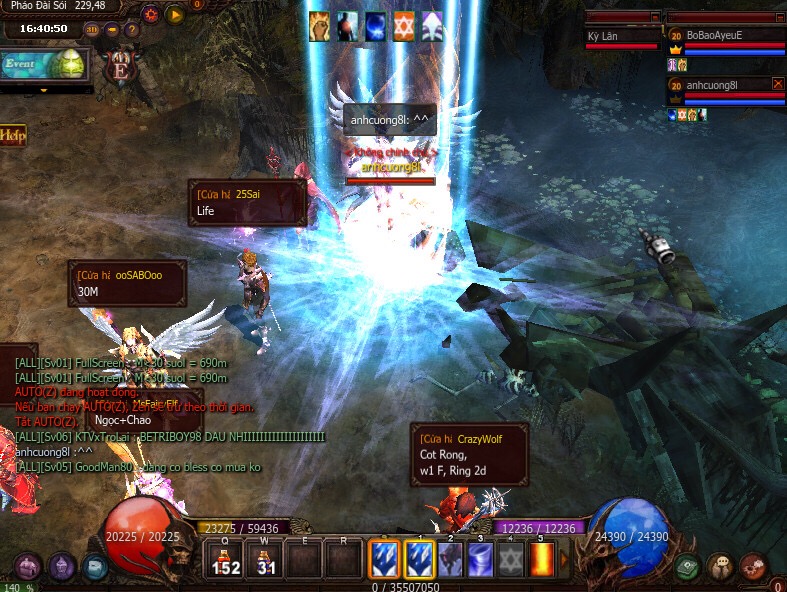Remove anhcuong8l from party with X

[x=778, y=85]
